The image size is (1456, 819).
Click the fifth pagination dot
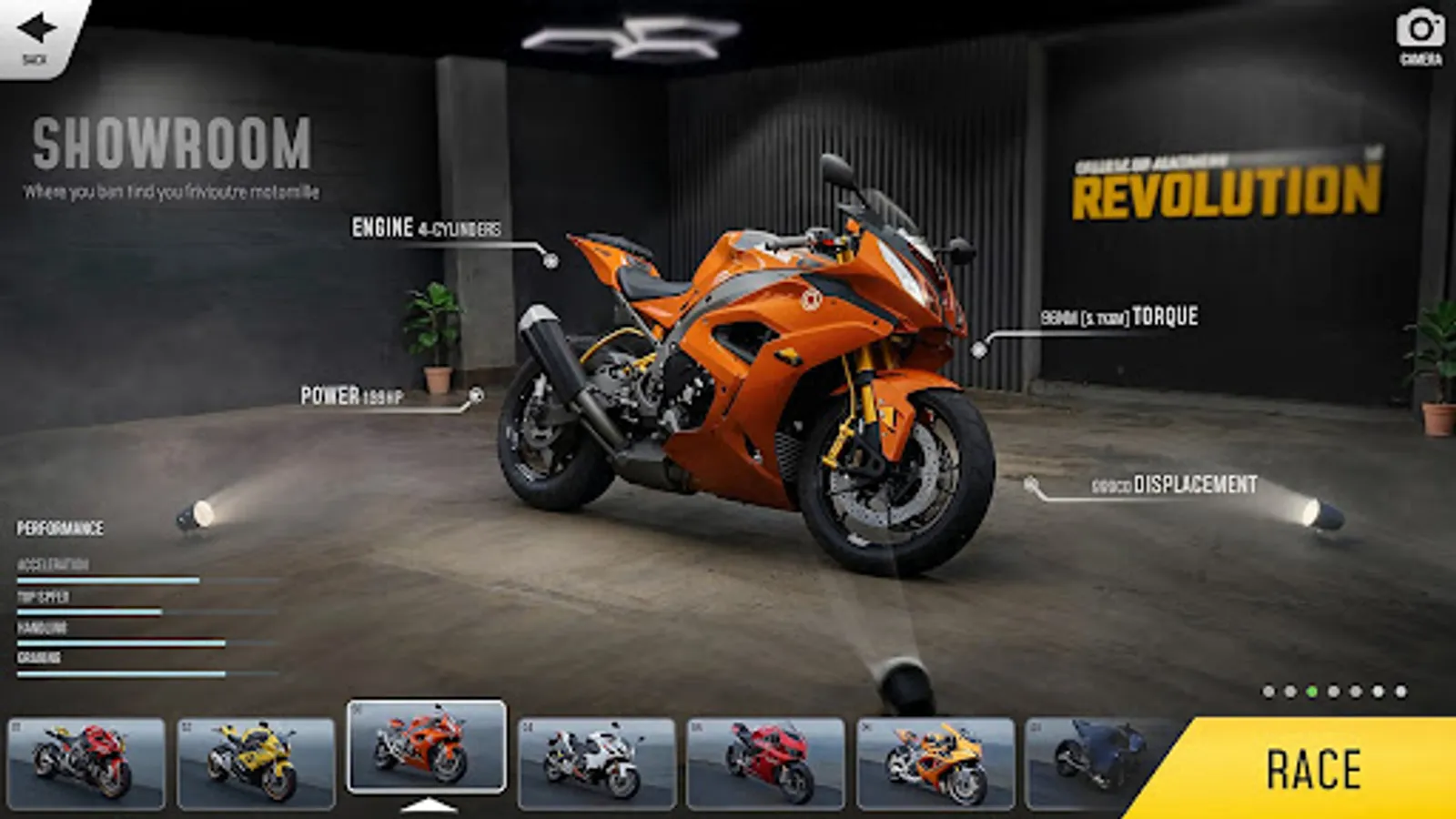pyautogui.click(x=1355, y=693)
